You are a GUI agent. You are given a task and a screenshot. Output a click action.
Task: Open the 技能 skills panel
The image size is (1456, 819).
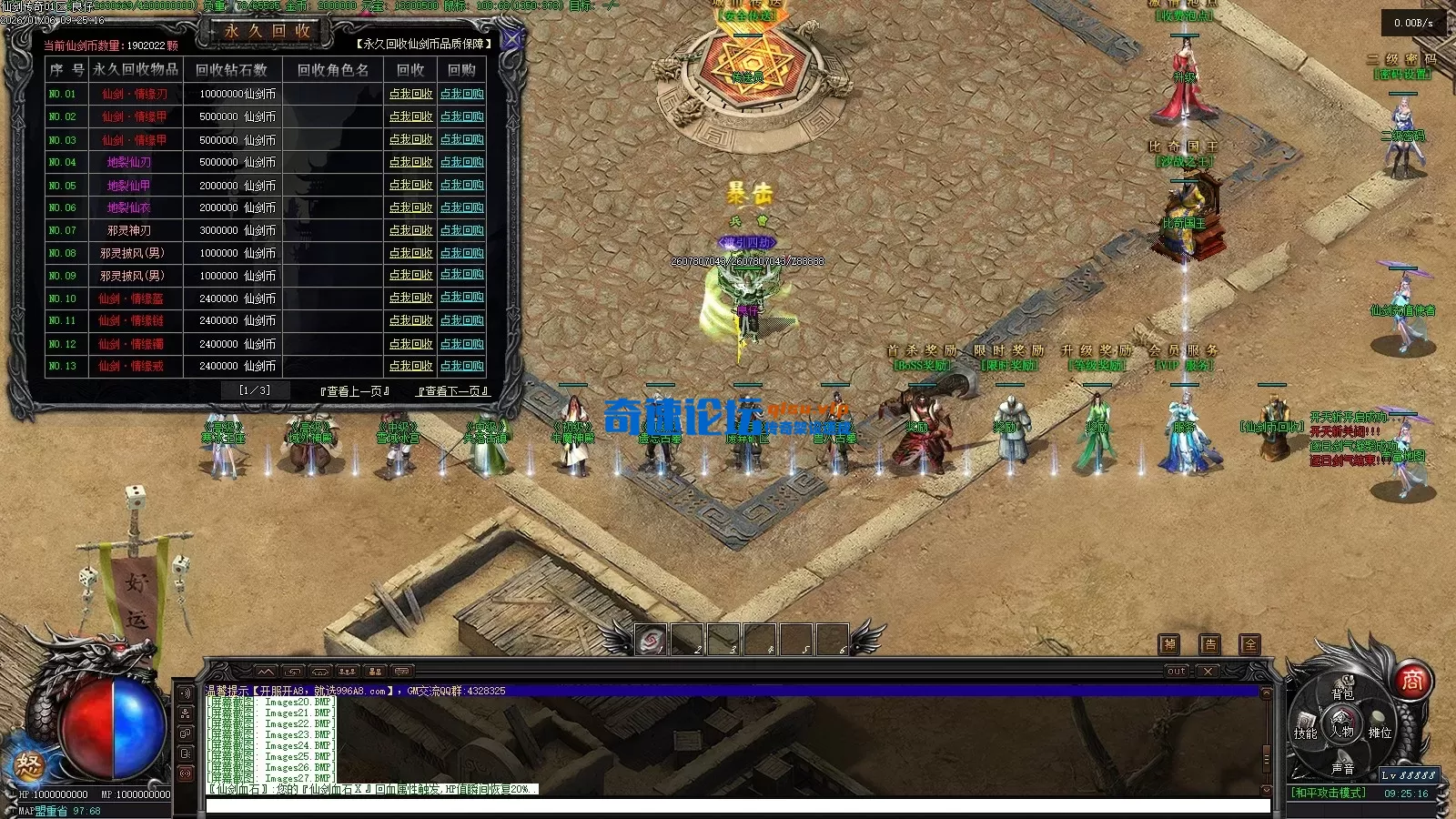coord(1306,733)
